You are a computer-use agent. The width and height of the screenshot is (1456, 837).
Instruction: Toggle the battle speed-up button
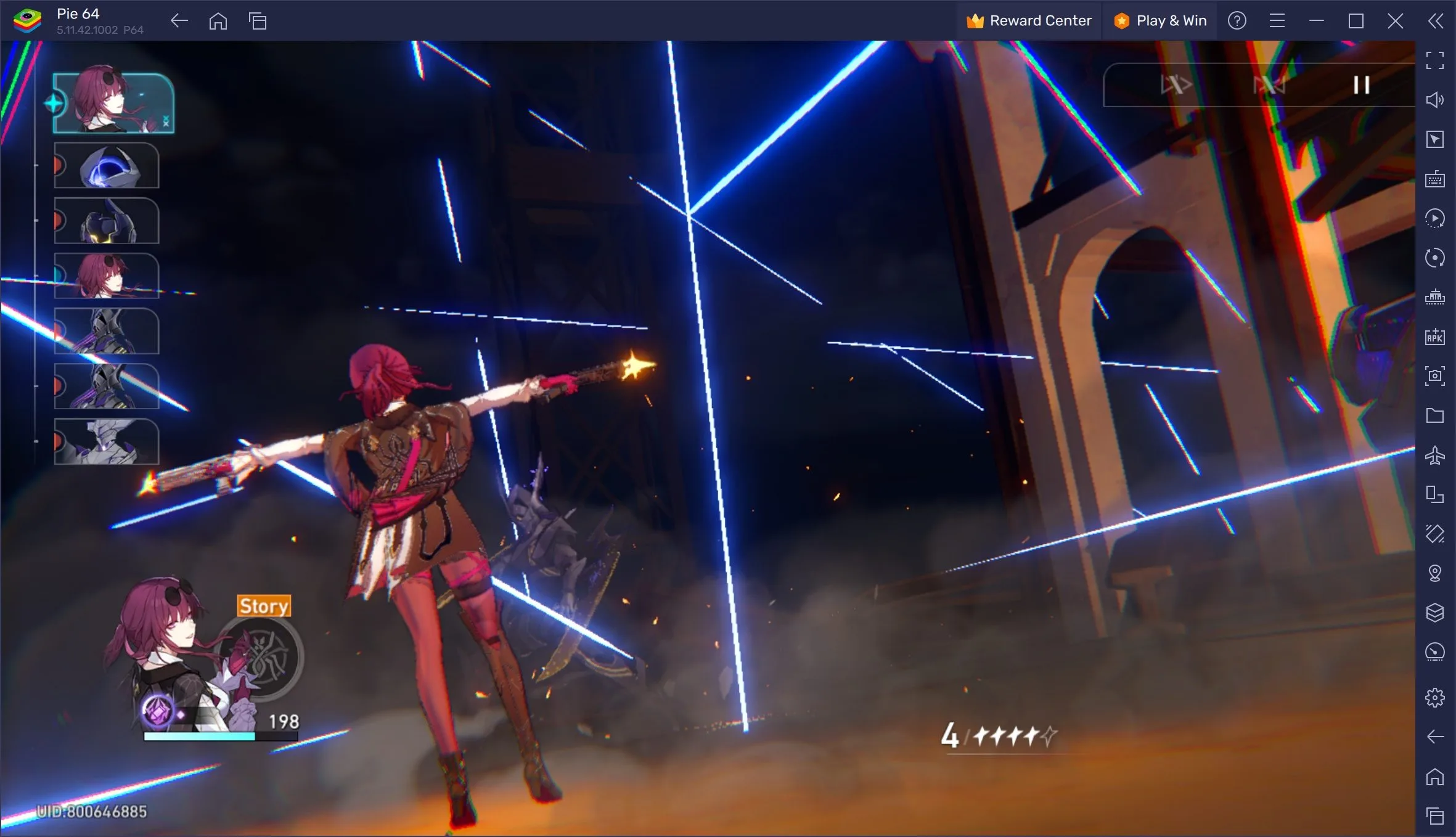click(x=1175, y=85)
